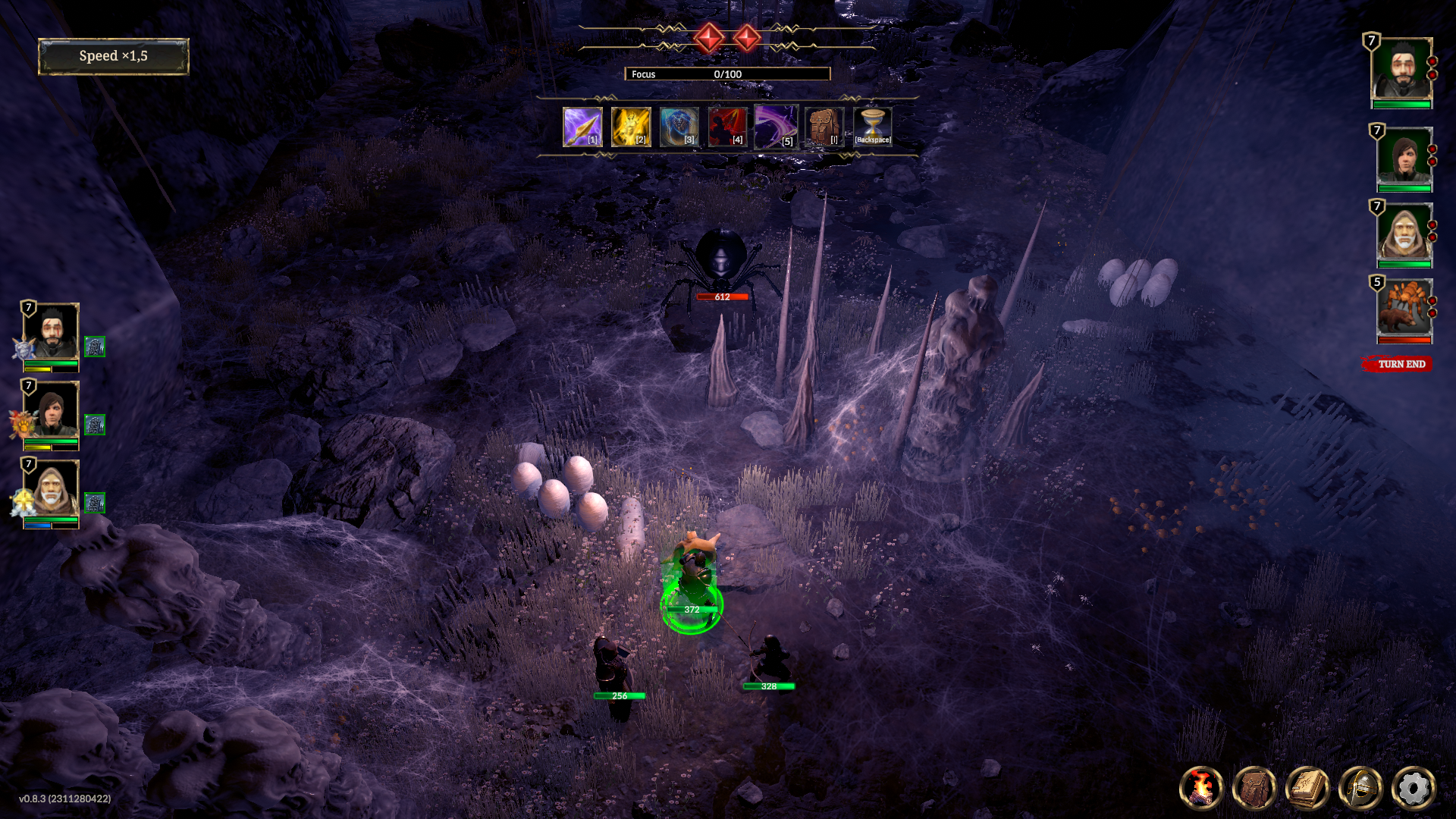Viewport: 1456px width, 819px height.
Task: Toggle the Speed ×1,5 button
Action: coord(113,57)
